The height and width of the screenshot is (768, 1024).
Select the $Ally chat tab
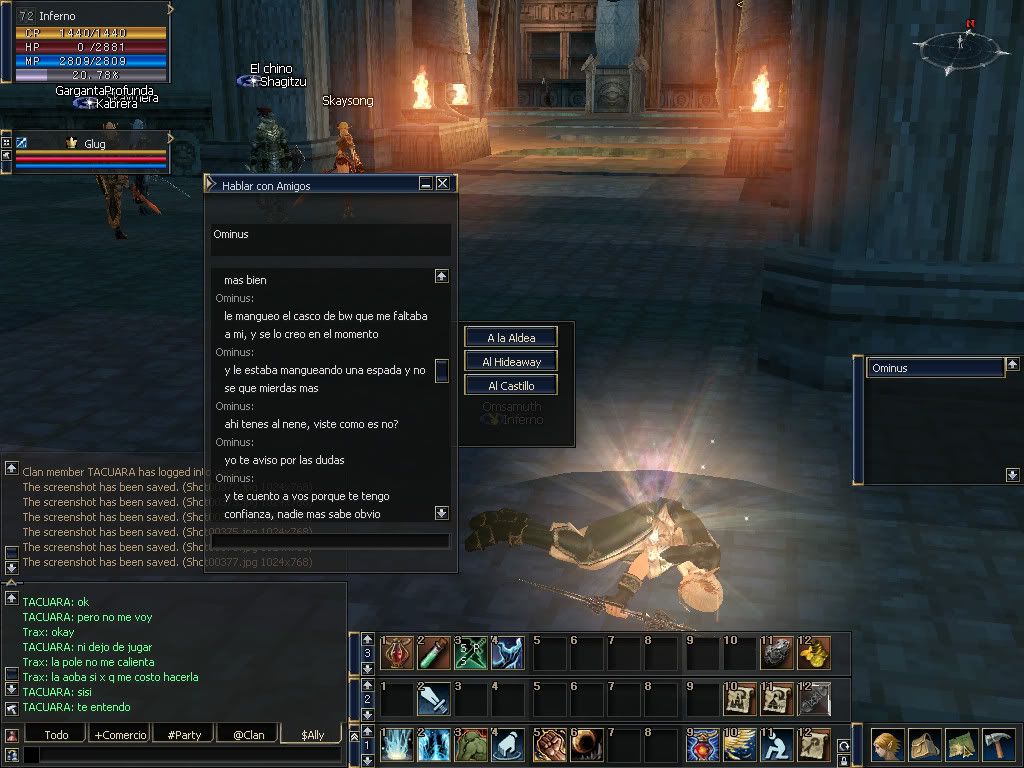click(312, 735)
